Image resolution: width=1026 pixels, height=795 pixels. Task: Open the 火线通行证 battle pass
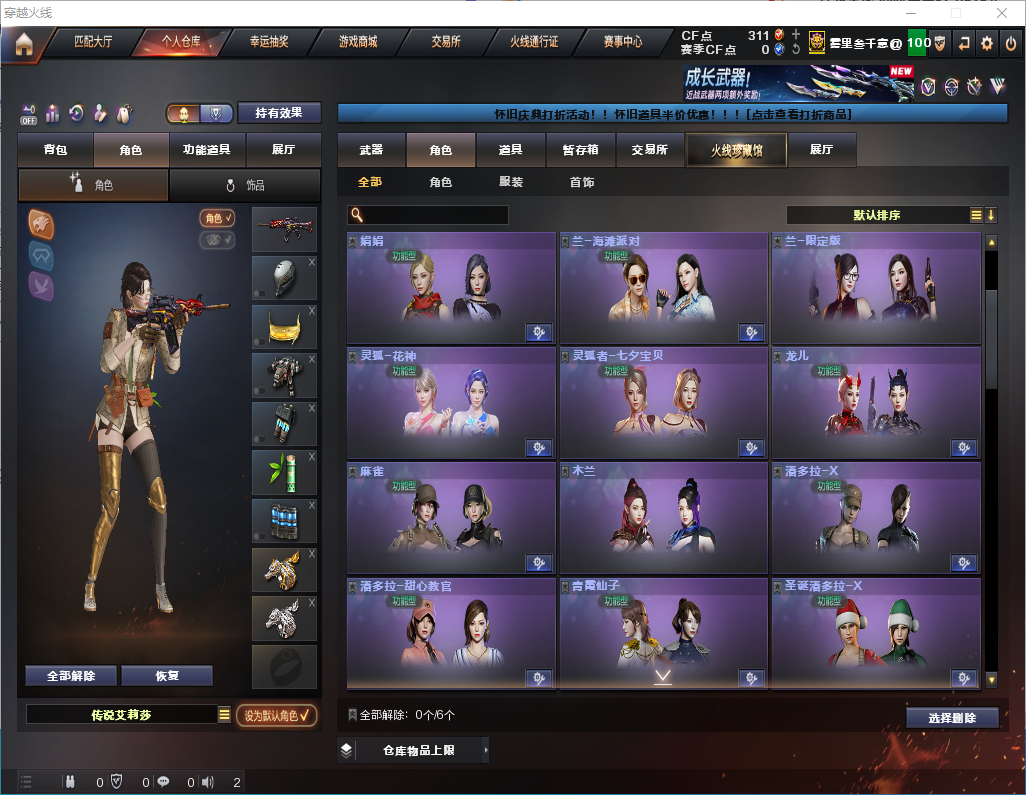(534, 42)
